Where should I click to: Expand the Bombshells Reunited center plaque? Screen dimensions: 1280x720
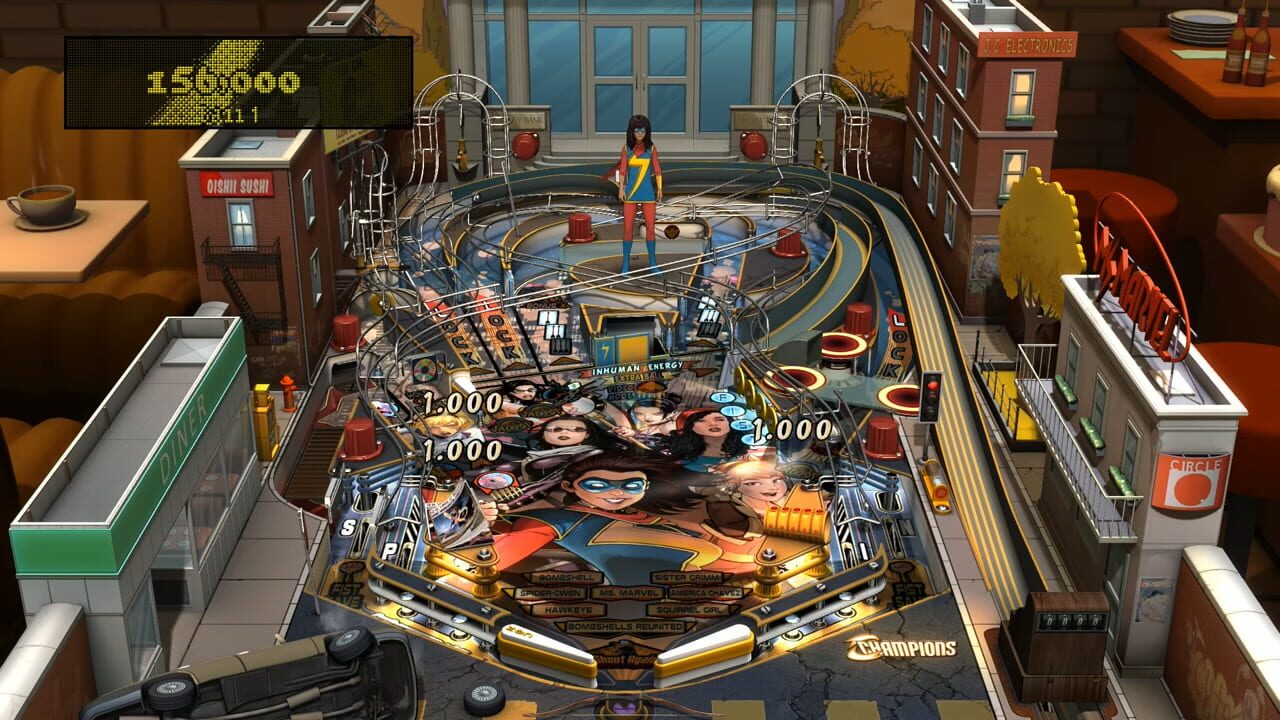pyautogui.click(x=625, y=624)
